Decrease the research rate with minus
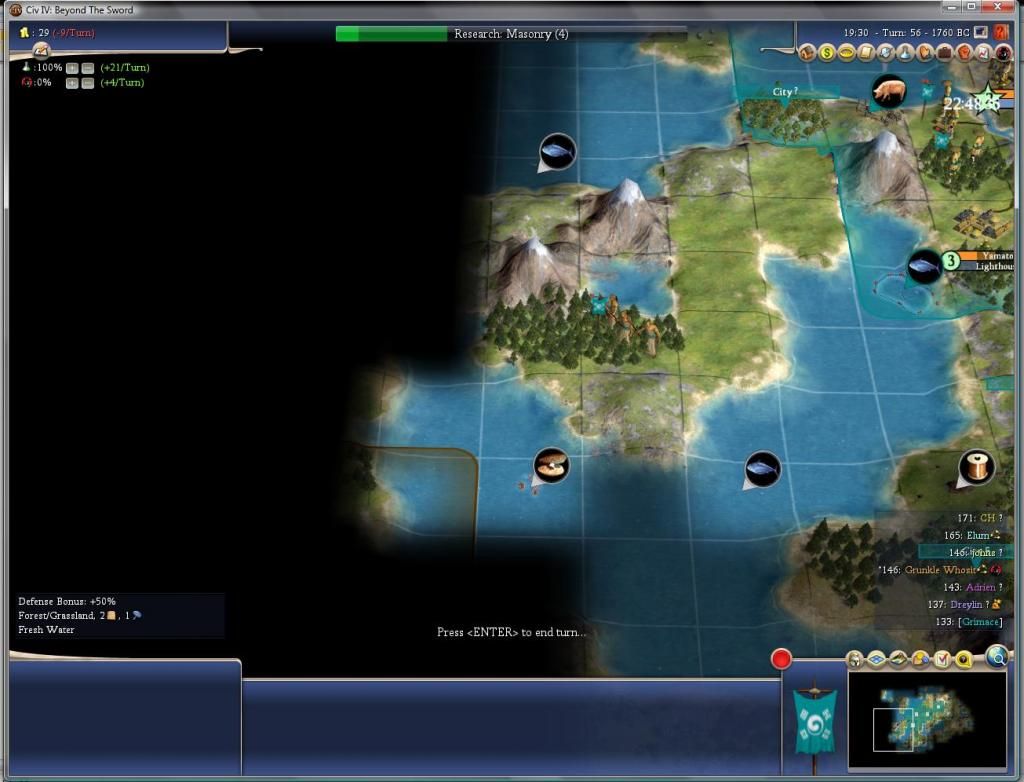This screenshot has width=1024, height=782. (87, 68)
